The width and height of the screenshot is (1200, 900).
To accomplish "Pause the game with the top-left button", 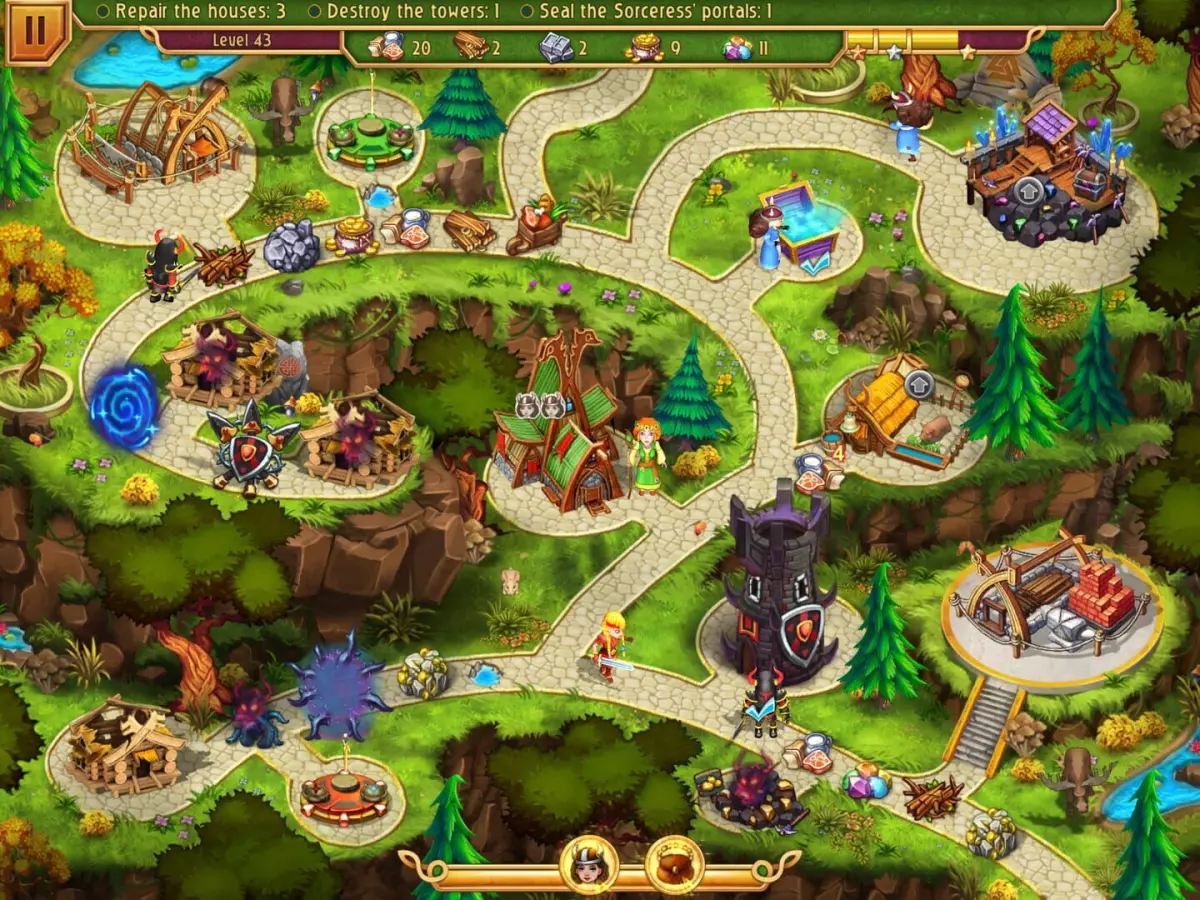I will click(x=34, y=30).
